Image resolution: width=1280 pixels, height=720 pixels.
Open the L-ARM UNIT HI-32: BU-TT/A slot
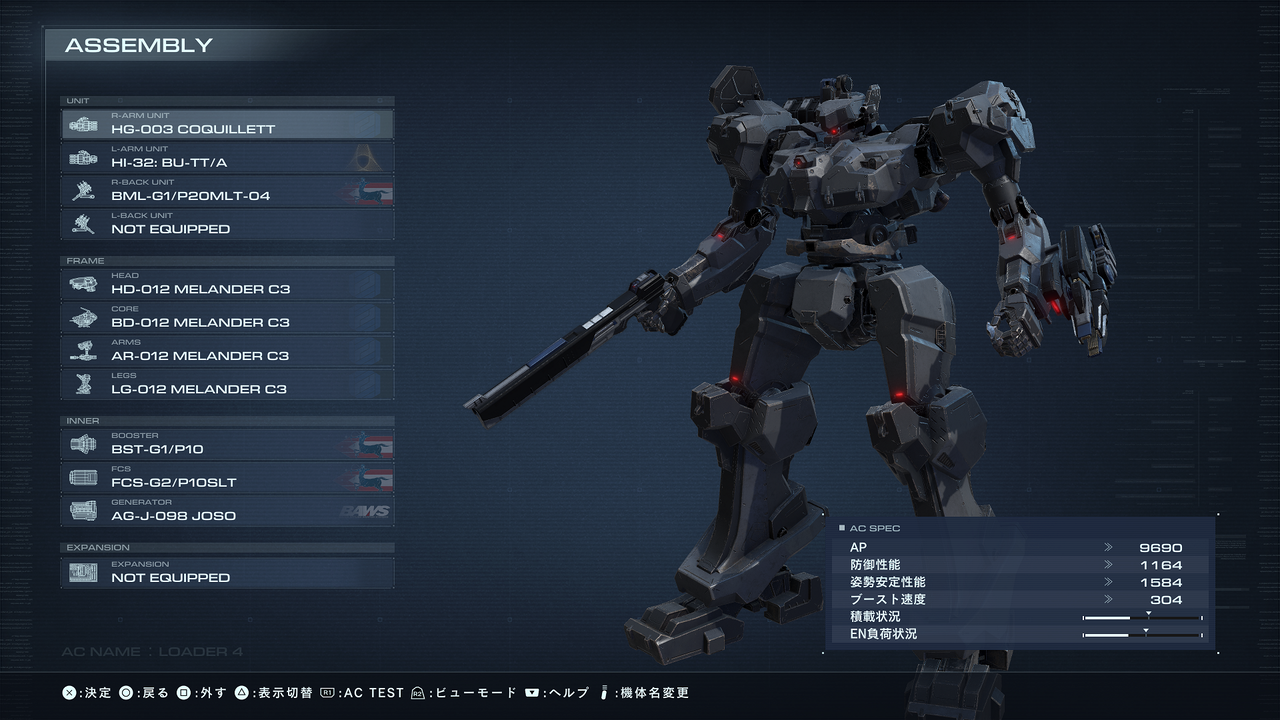click(x=227, y=157)
